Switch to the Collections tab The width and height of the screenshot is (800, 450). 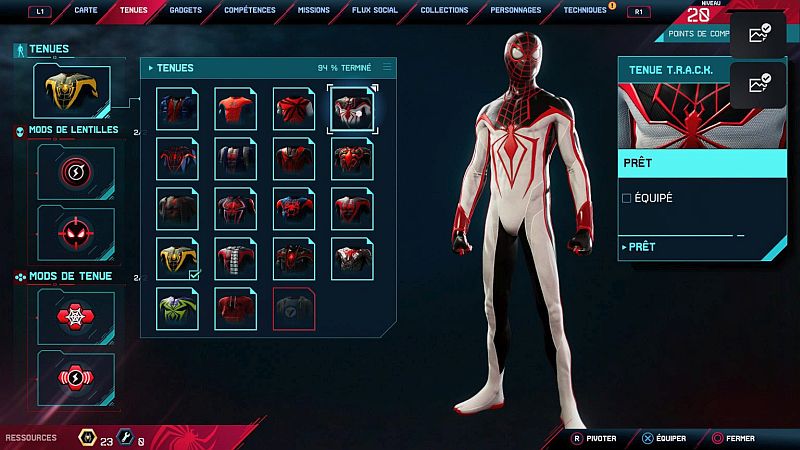click(x=444, y=10)
